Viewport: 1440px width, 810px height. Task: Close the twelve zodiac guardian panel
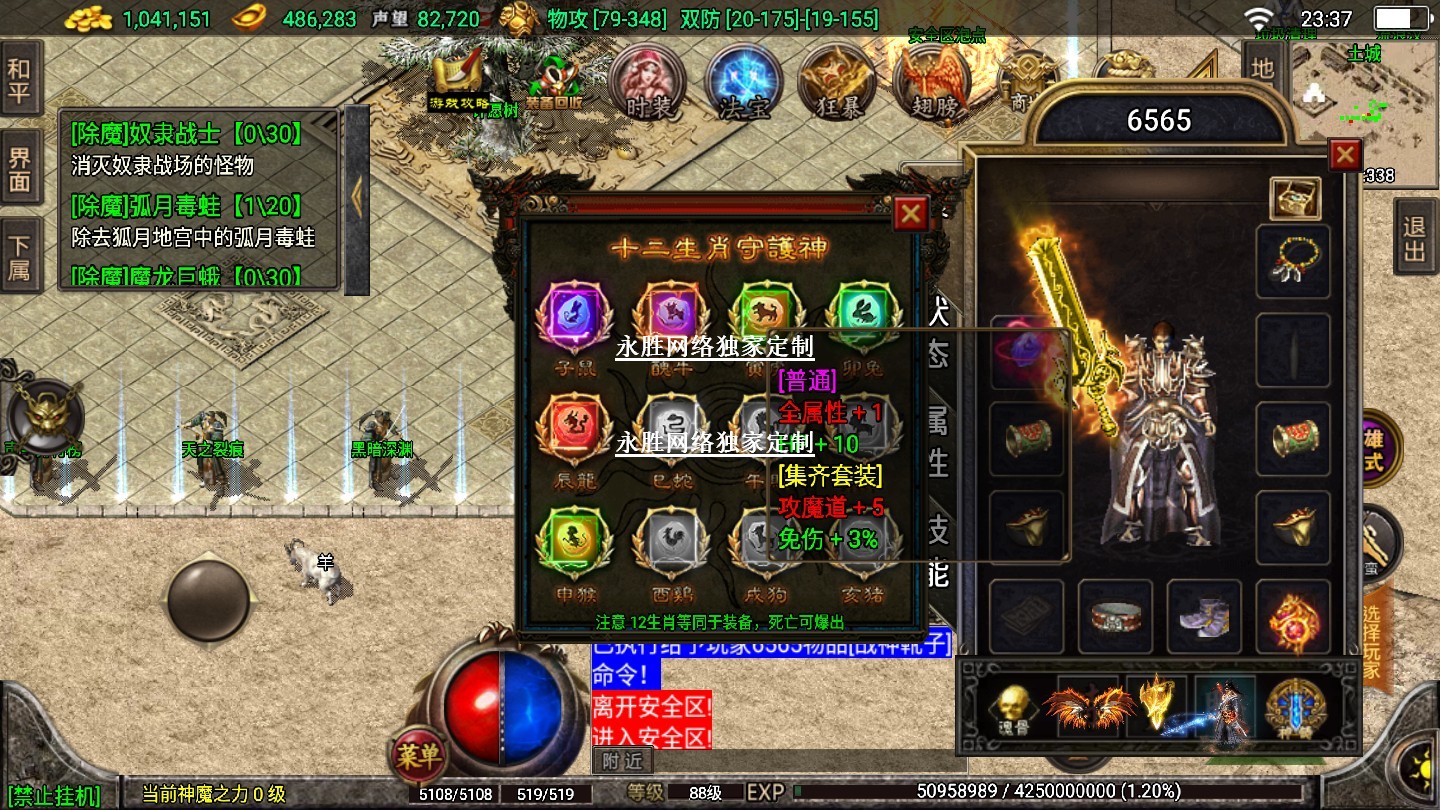[x=910, y=214]
